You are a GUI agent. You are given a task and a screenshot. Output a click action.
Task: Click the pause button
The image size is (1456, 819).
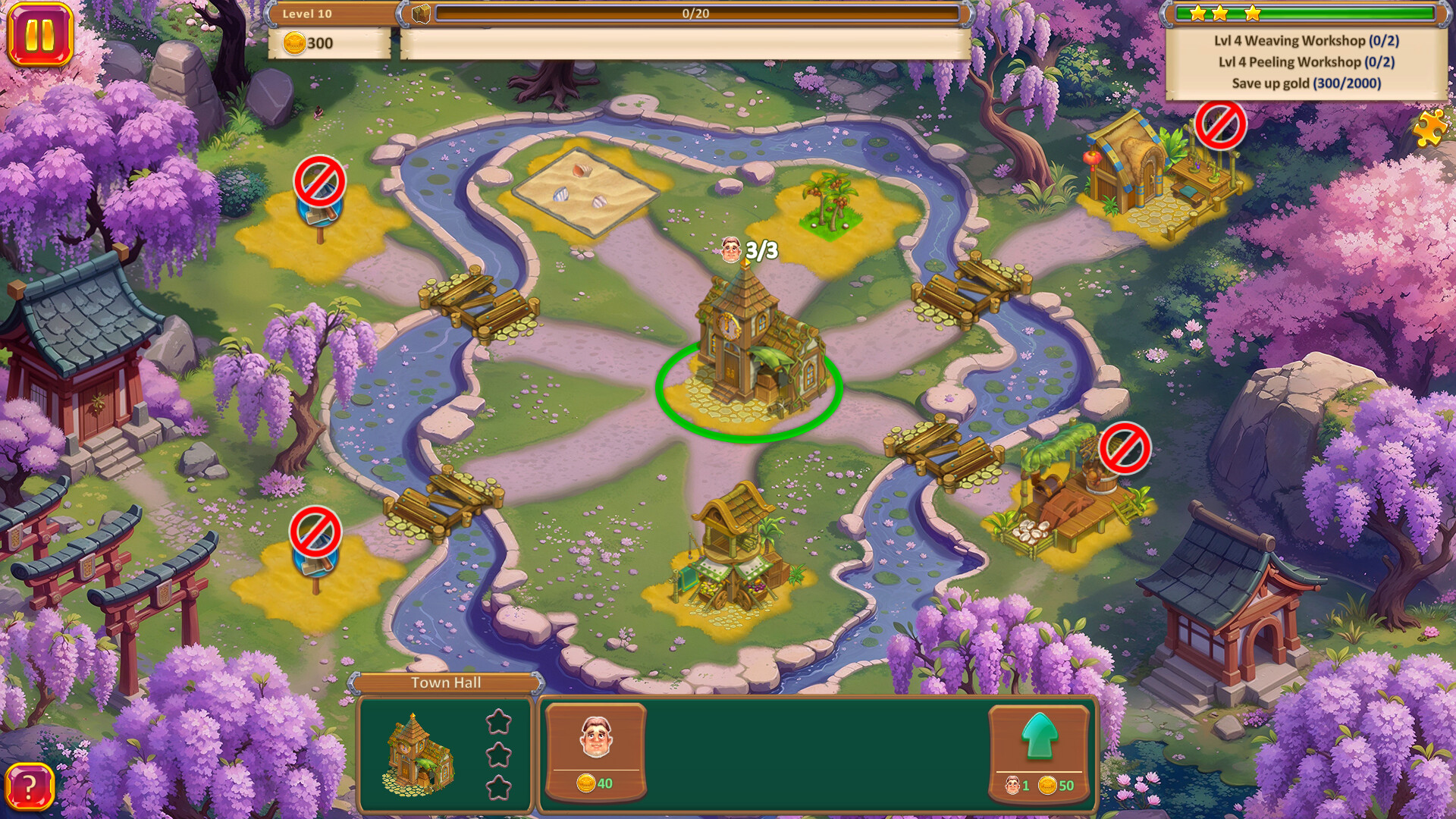click(42, 33)
